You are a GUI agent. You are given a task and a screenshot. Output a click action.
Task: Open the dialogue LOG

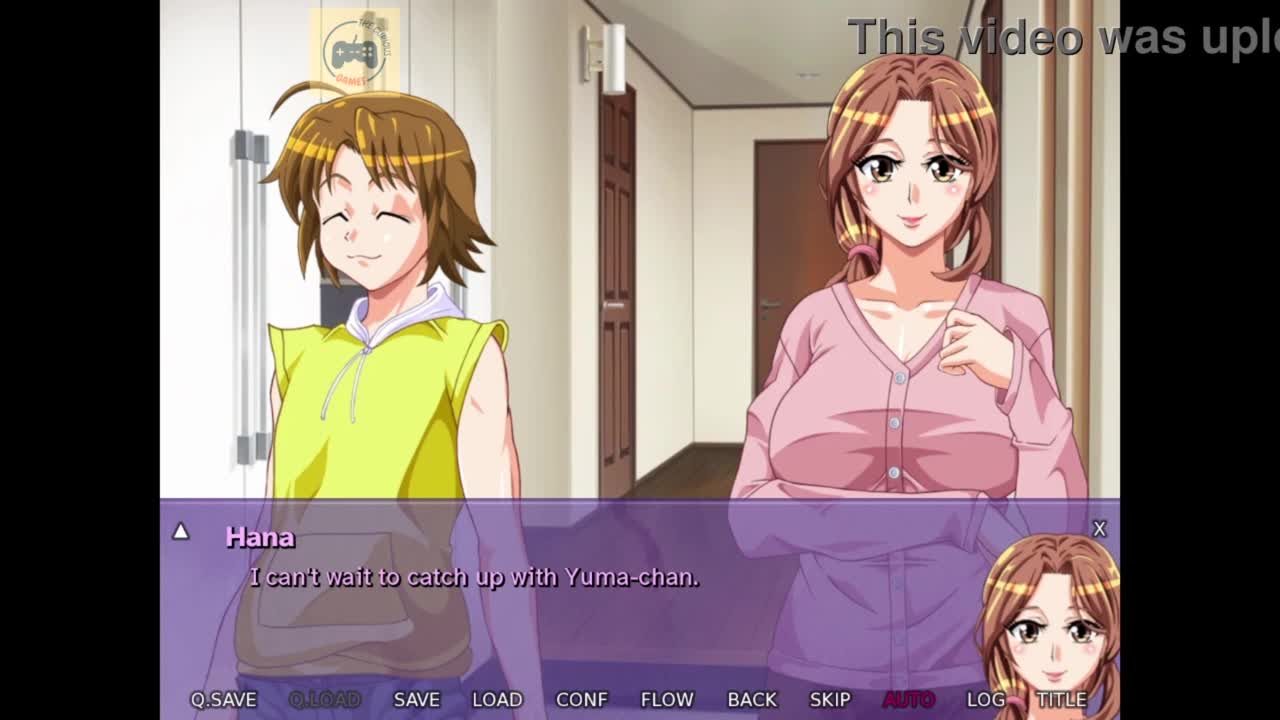coord(986,700)
